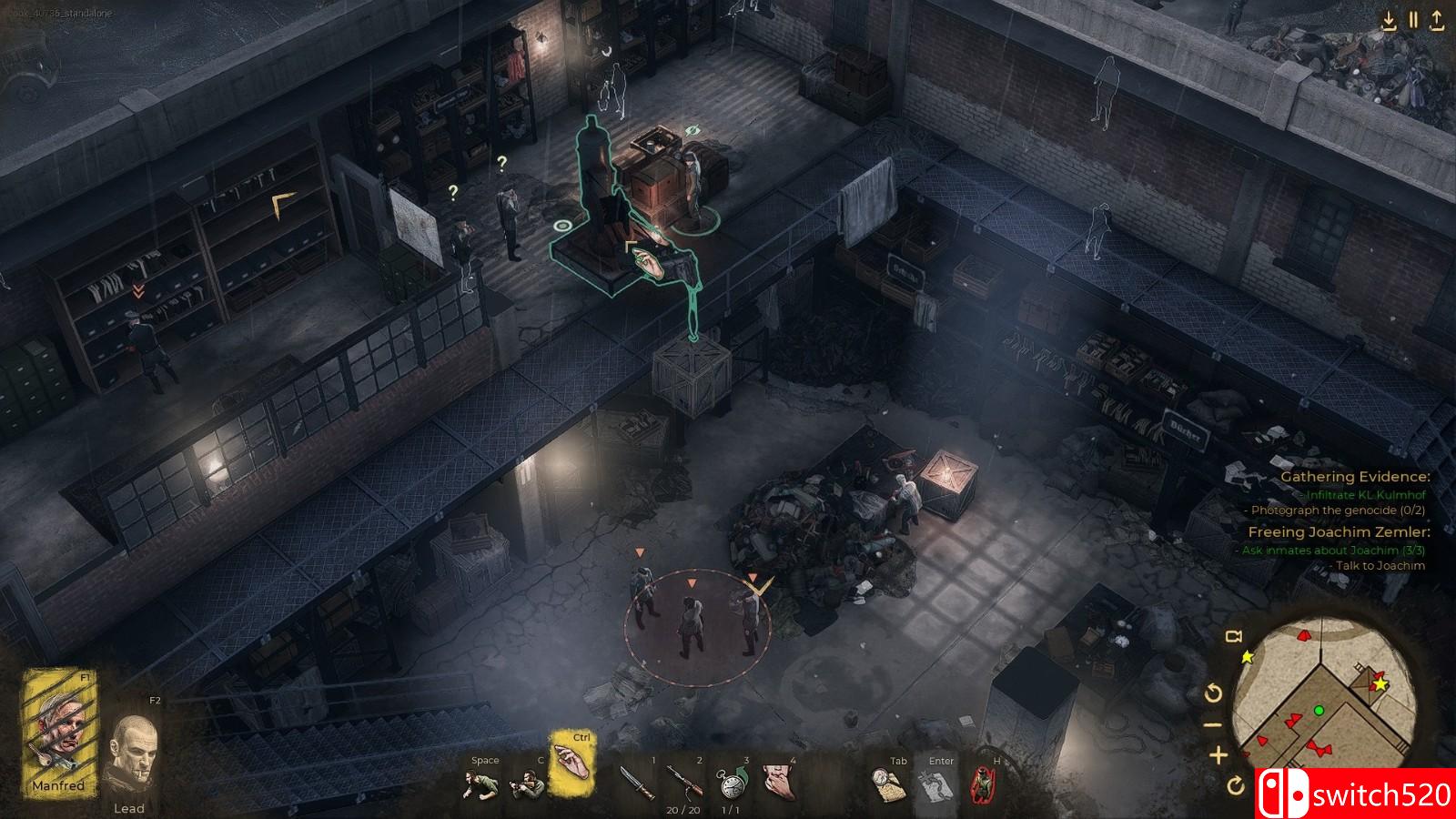Toggle the camera icon beside the minimap

coord(1234,636)
